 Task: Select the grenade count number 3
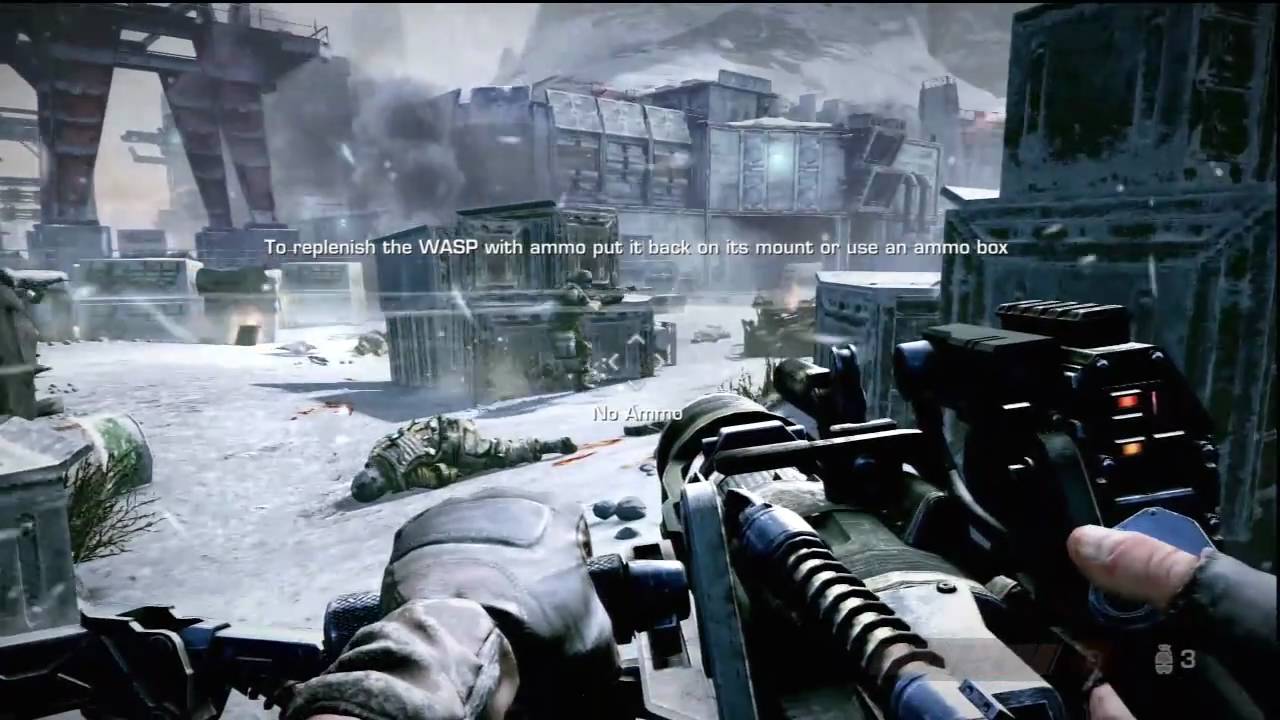pyautogui.click(x=1189, y=660)
